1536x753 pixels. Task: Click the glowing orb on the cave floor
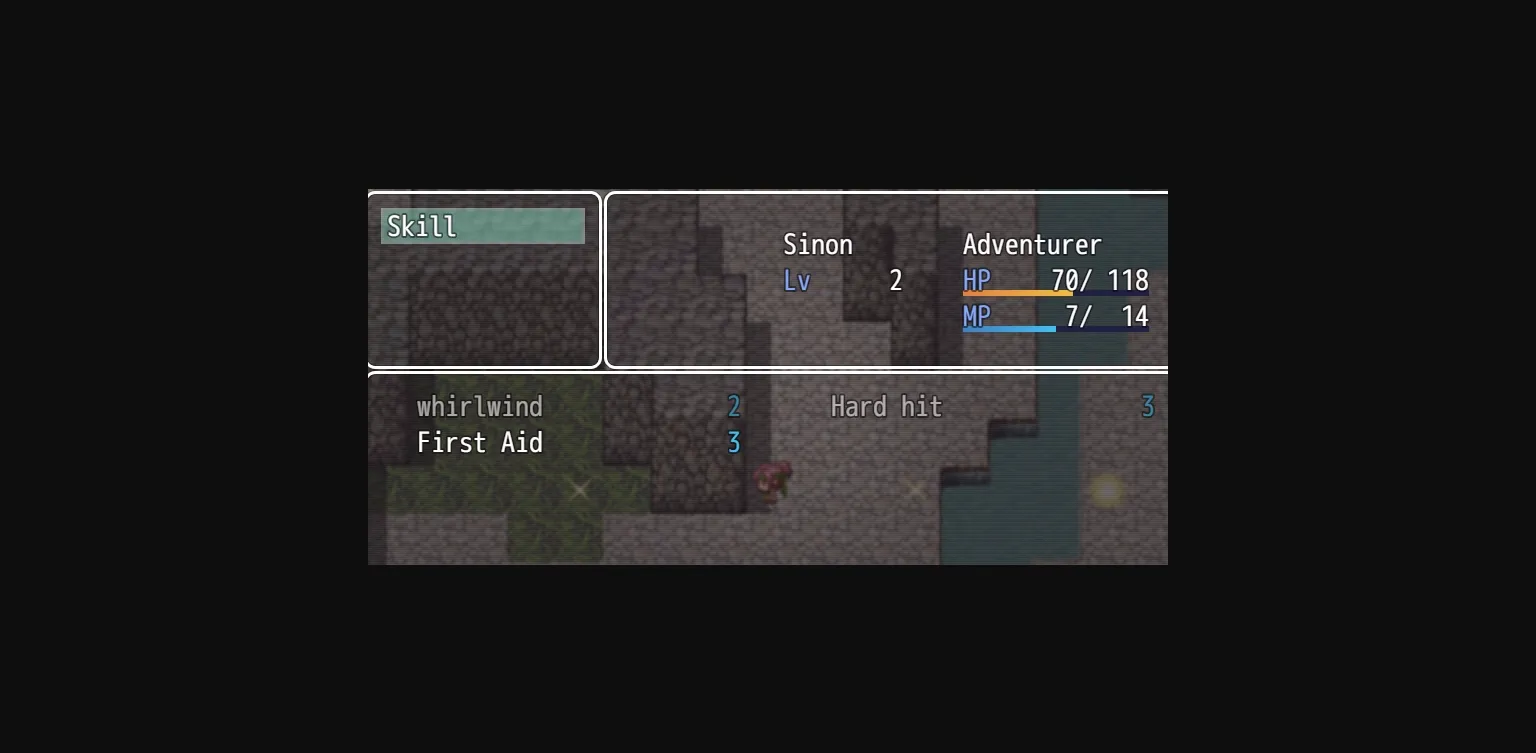[x=1106, y=490]
